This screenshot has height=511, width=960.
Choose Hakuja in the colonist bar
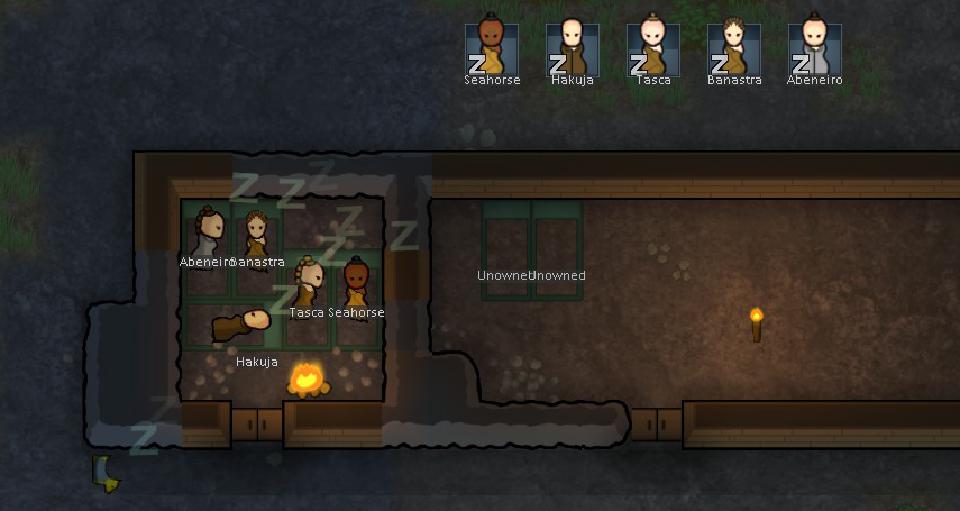click(x=573, y=48)
